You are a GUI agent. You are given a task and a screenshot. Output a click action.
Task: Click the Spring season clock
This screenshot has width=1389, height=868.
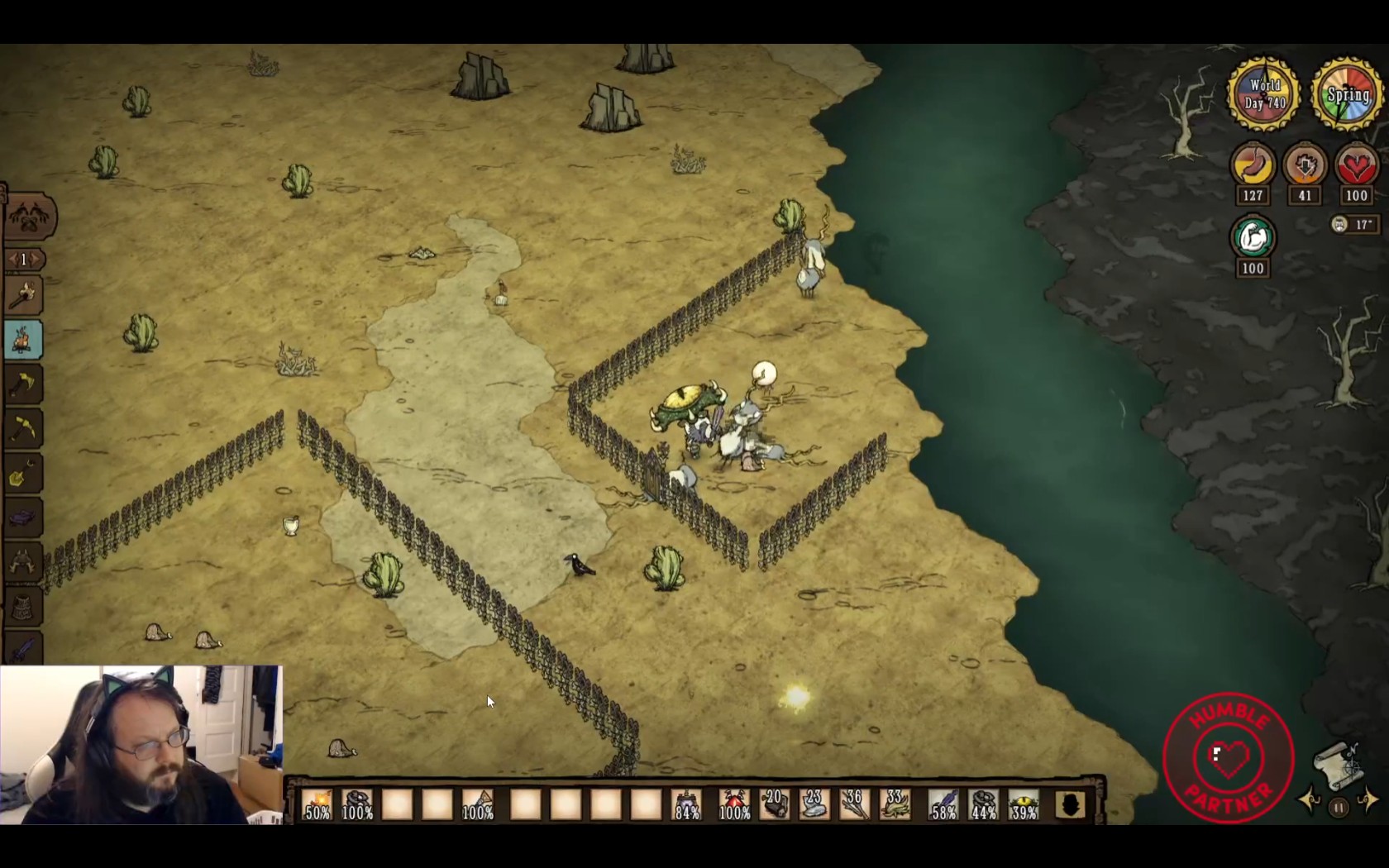click(x=1348, y=94)
